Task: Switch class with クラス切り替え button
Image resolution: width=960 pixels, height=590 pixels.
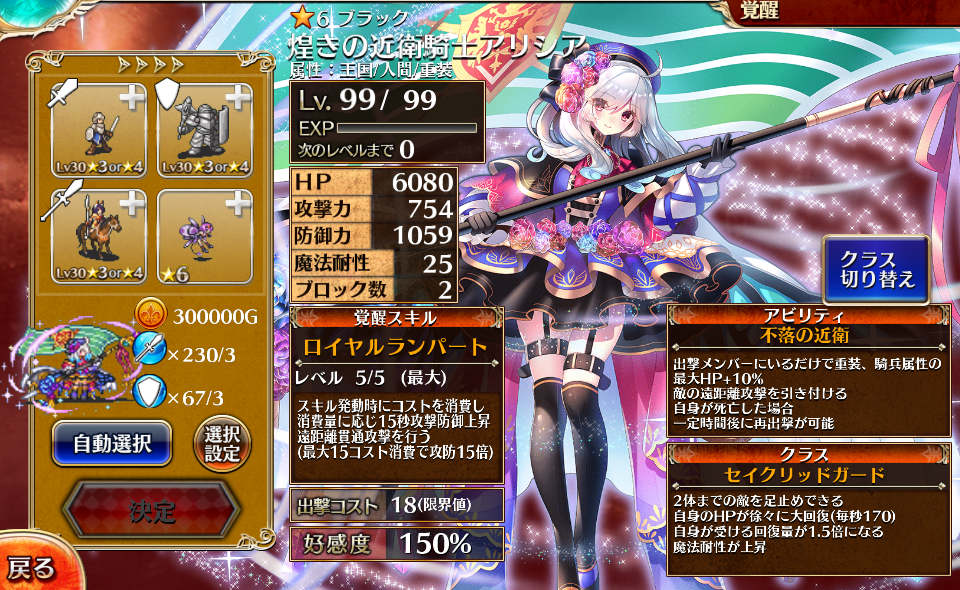Action: coord(876,269)
